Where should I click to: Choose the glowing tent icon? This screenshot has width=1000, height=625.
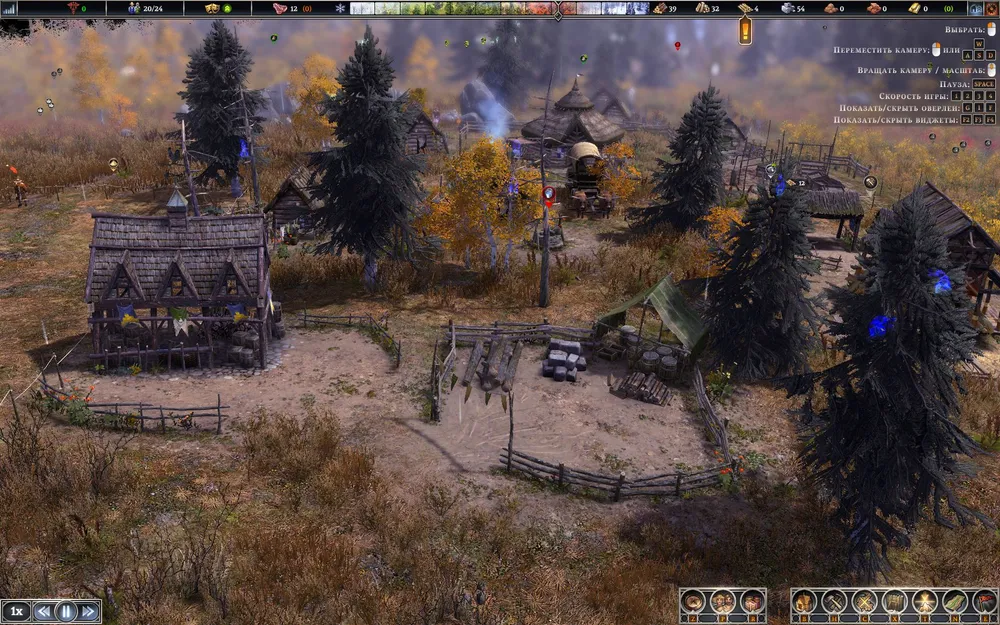click(925, 602)
